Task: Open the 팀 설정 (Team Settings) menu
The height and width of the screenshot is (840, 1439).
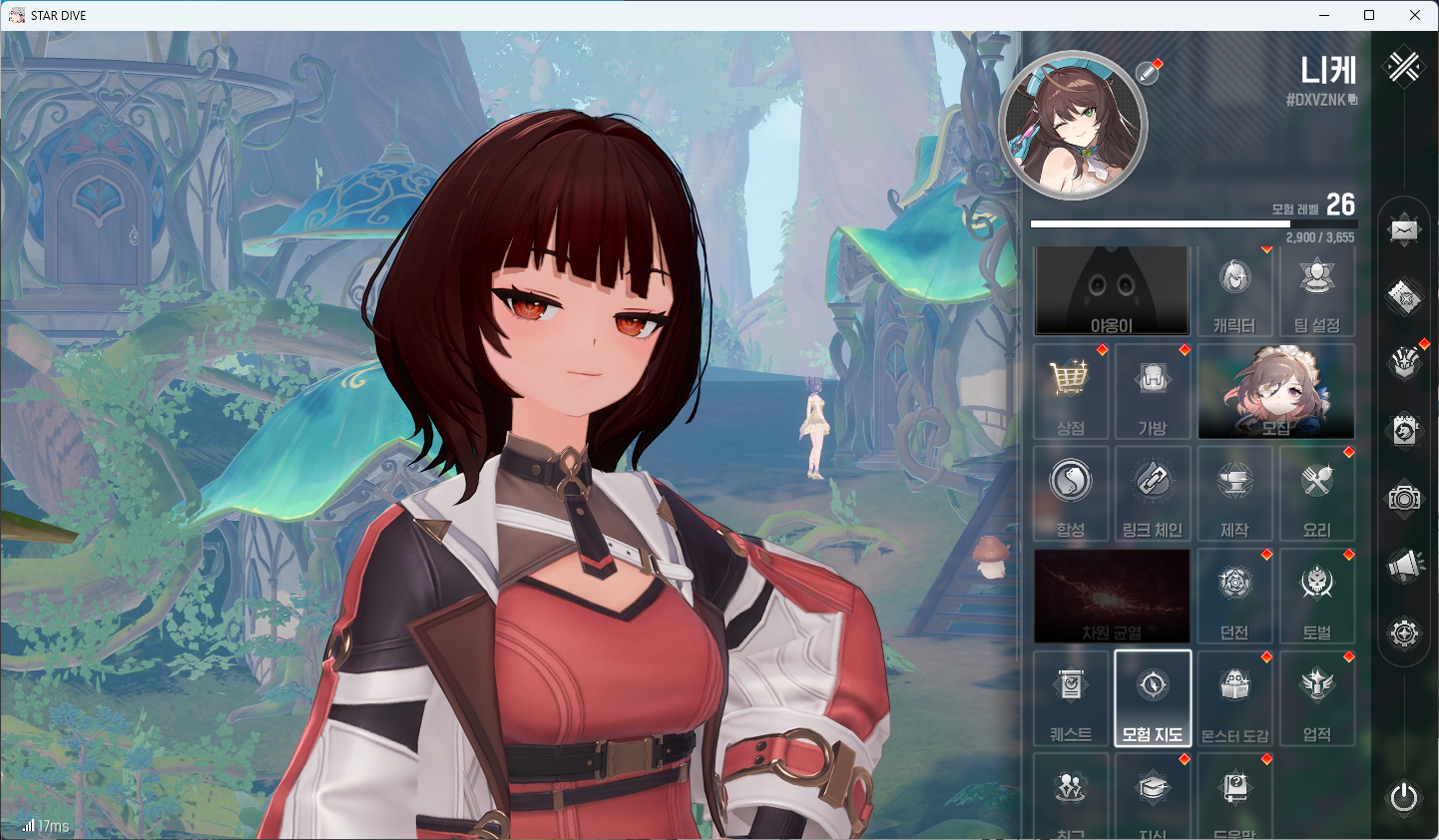Action: pyautogui.click(x=1316, y=290)
